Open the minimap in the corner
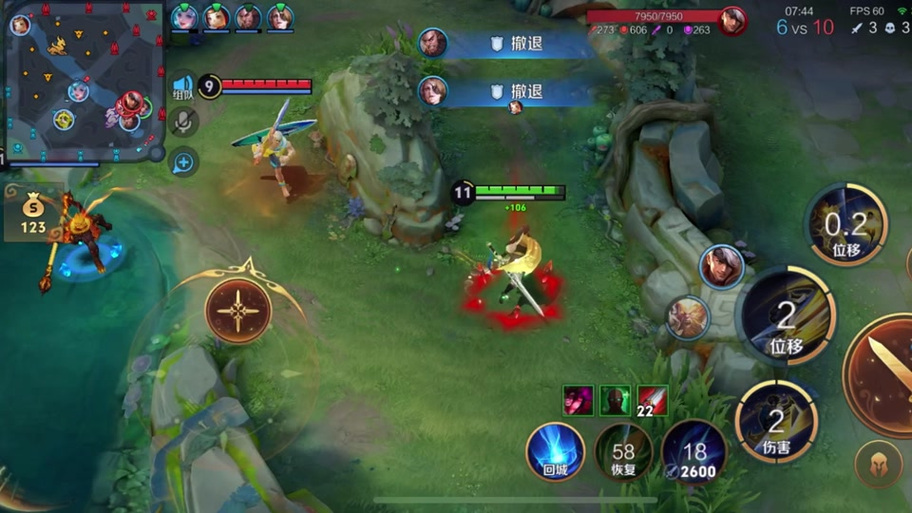This screenshot has height=513, width=912. (82, 78)
